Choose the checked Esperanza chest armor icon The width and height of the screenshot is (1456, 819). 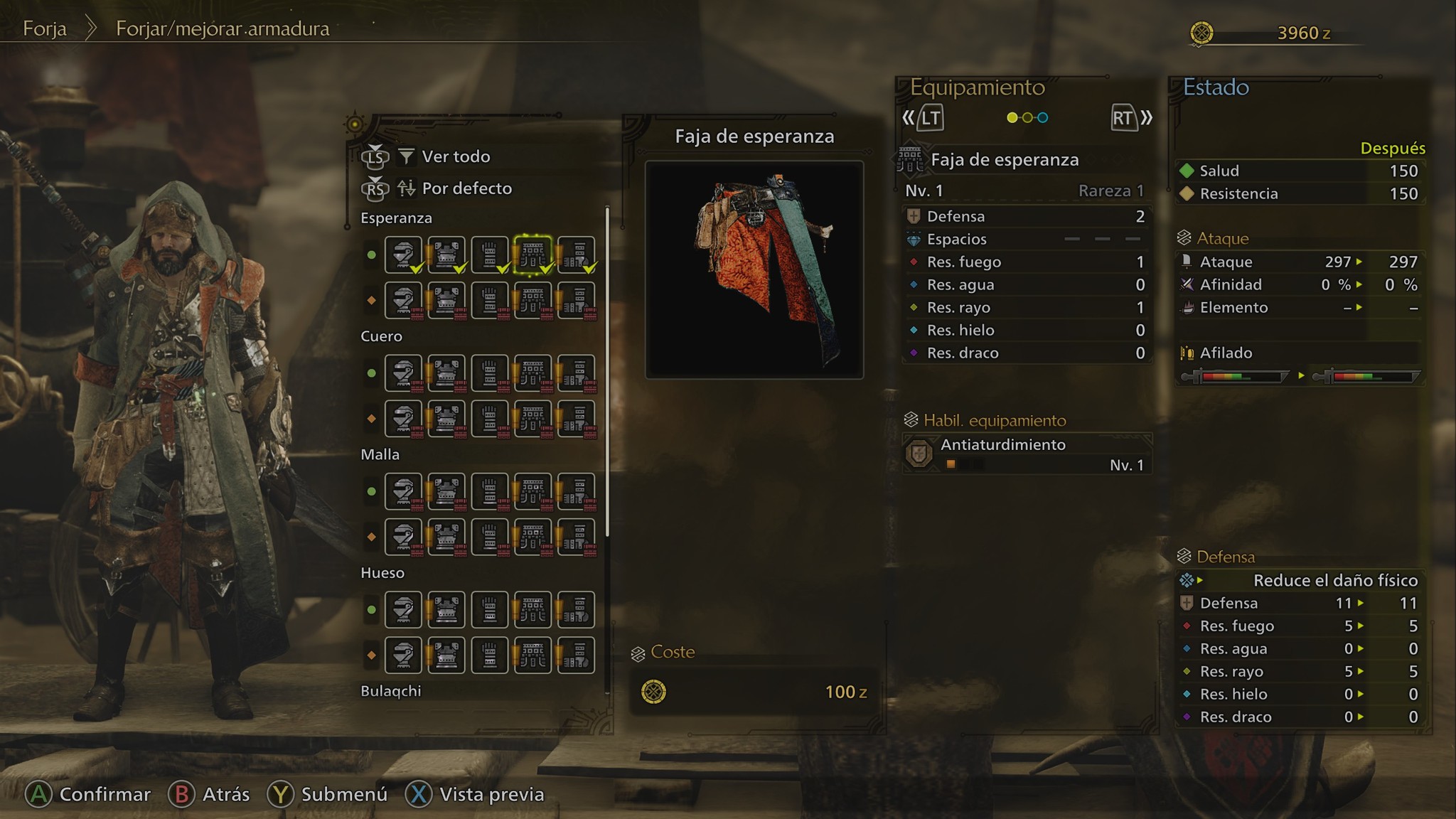[x=446, y=255]
